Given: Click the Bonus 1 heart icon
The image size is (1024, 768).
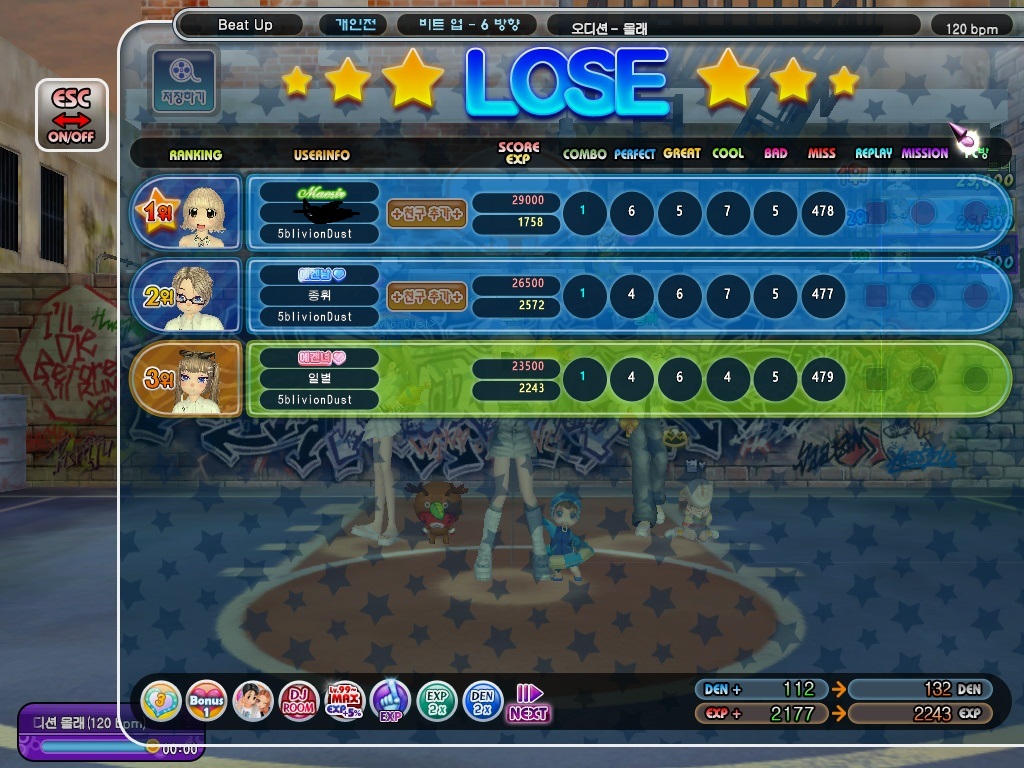Looking at the screenshot, I should pyautogui.click(x=206, y=701).
